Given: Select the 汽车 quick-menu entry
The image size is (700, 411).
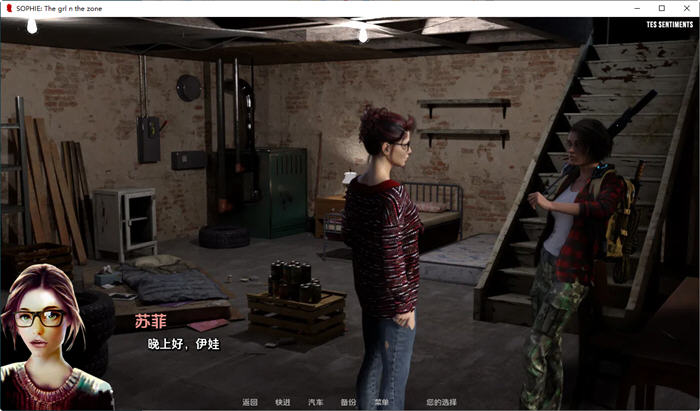Looking at the screenshot, I should pos(315,402).
